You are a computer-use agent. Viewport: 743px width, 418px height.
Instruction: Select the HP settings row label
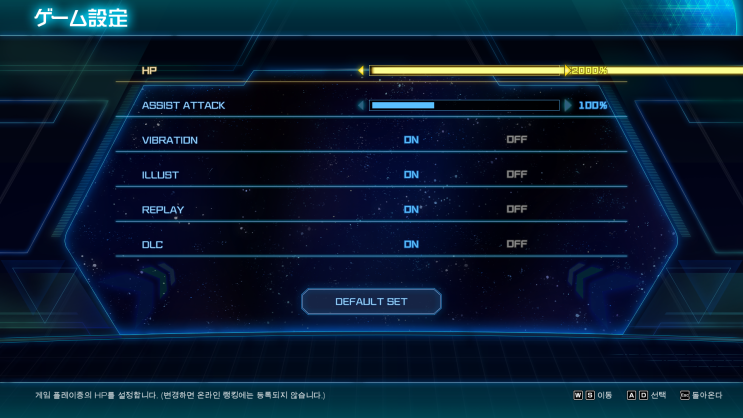(x=150, y=71)
